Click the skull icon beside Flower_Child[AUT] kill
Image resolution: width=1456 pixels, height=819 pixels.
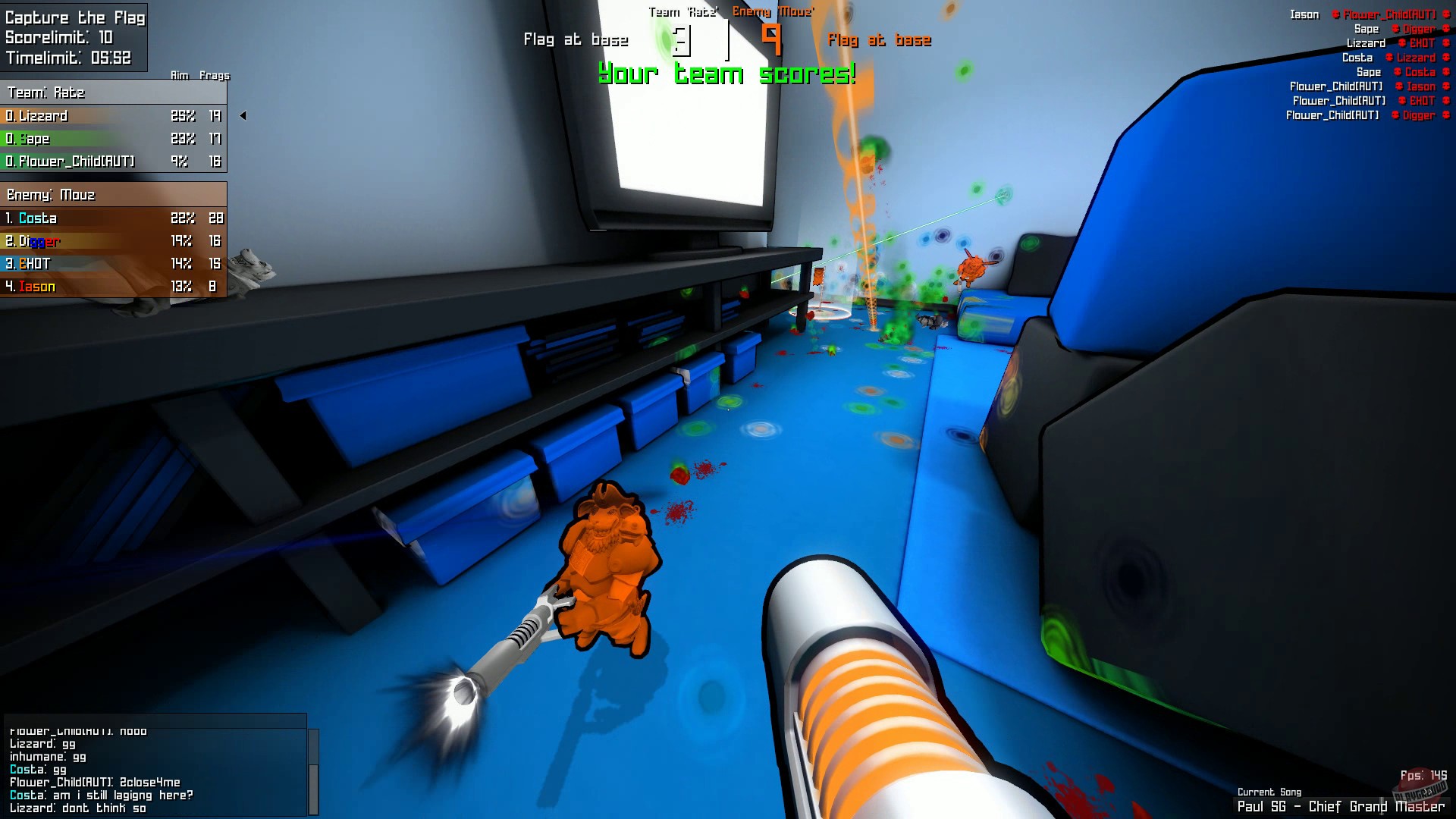pyautogui.click(x=1337, y=14)
